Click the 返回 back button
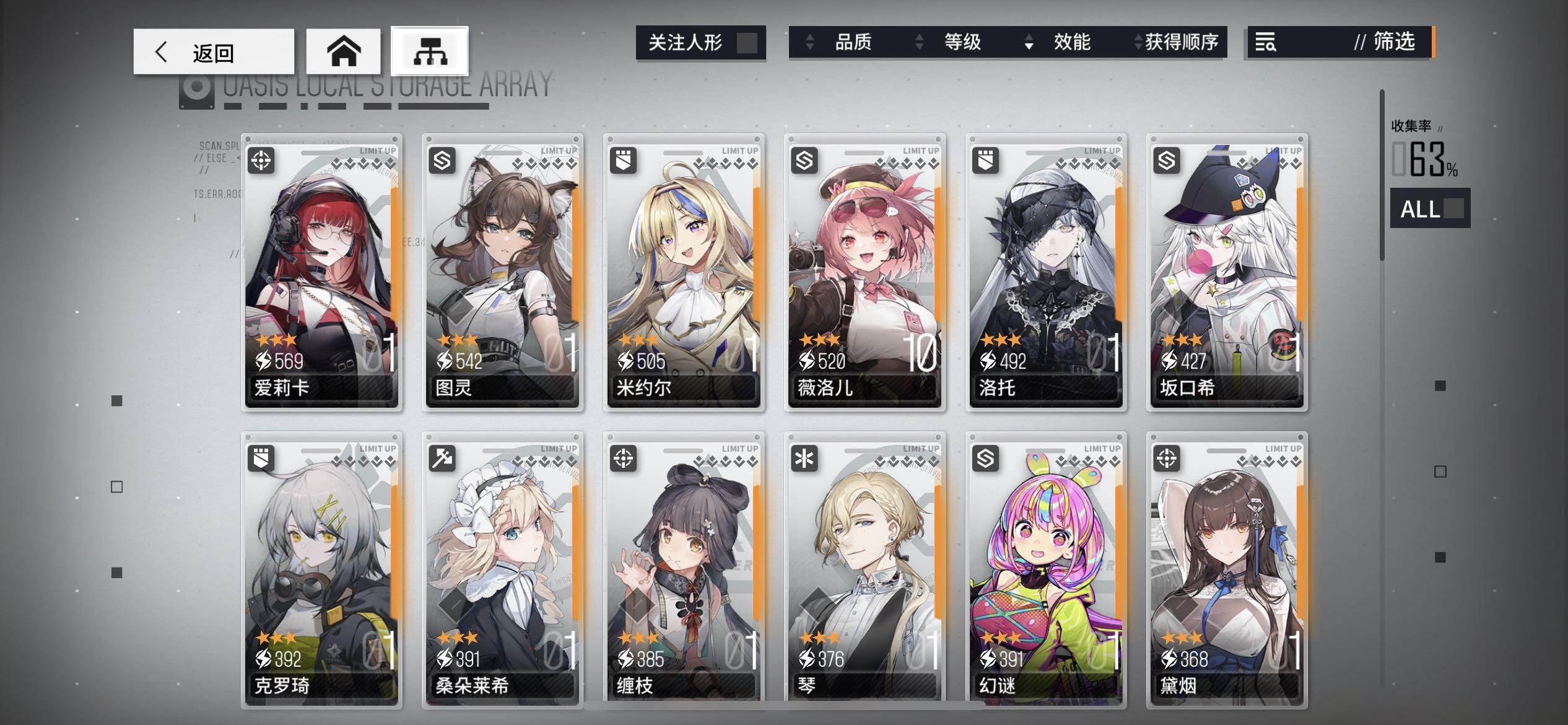 pos(214,51)
